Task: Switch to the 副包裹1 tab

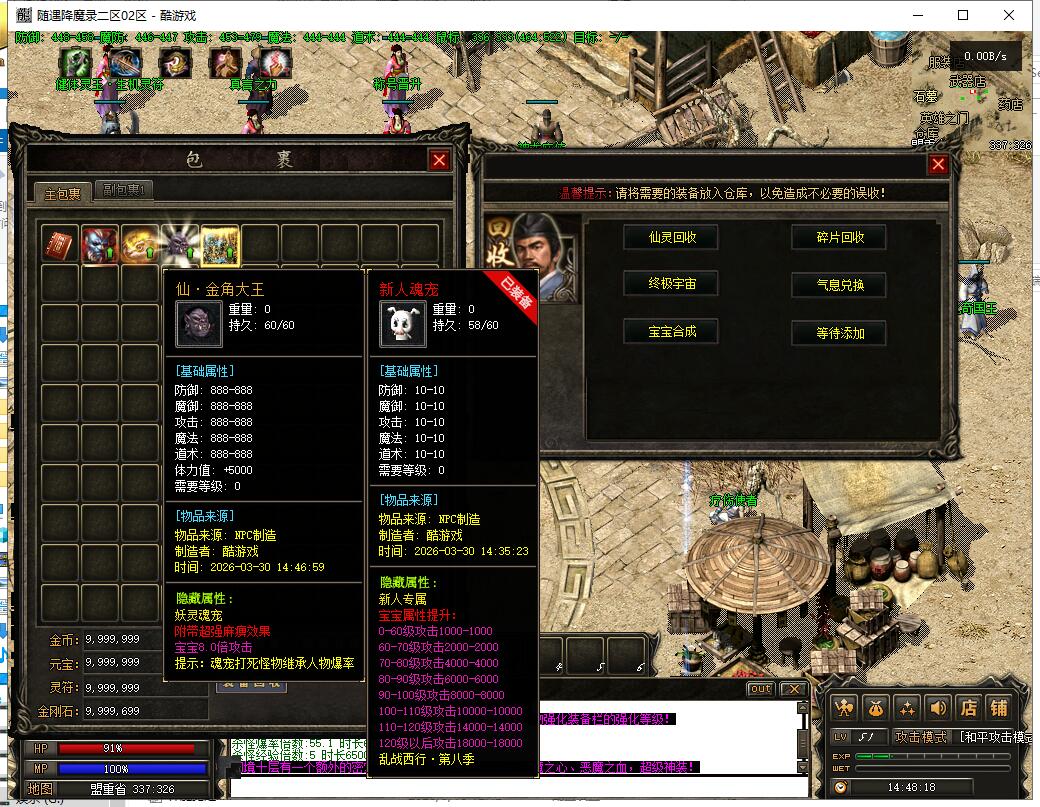Action: (x=124, y=190)
